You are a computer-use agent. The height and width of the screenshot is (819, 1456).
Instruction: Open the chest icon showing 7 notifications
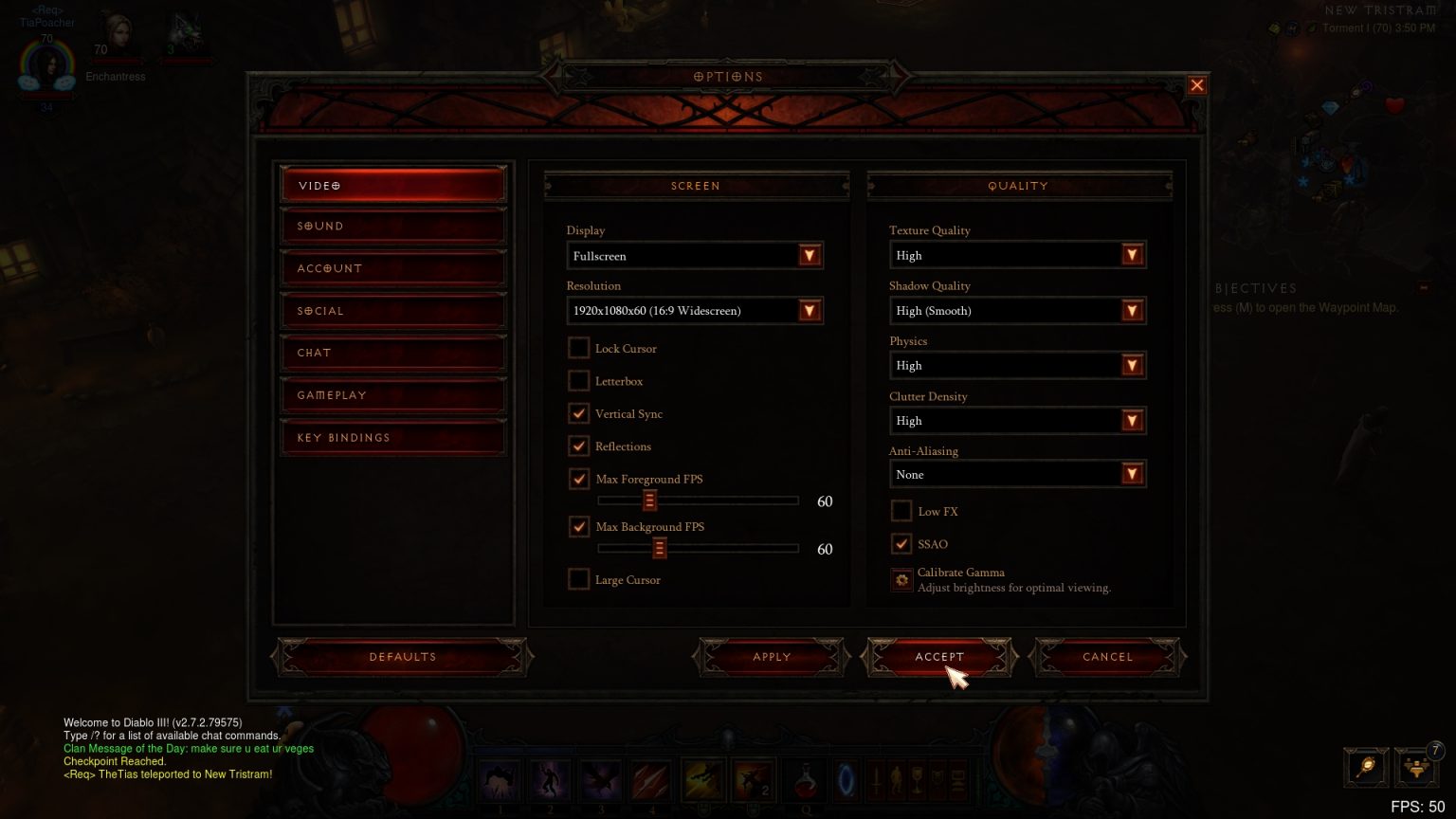coord(1416,767)
